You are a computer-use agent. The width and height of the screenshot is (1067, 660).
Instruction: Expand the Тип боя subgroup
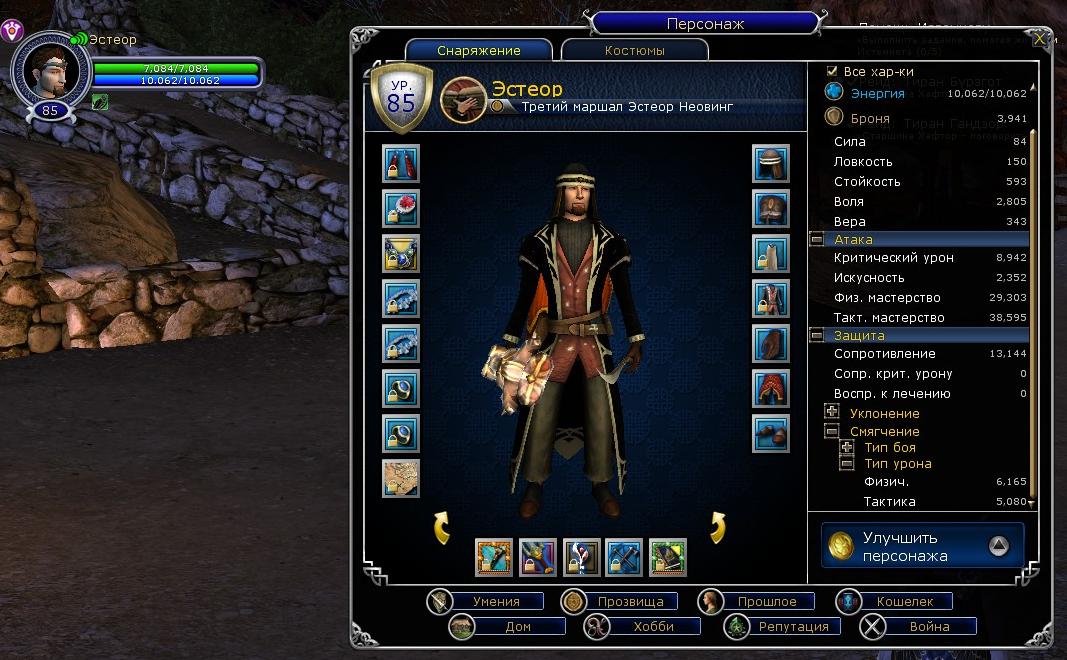click(x=846, y=447)
